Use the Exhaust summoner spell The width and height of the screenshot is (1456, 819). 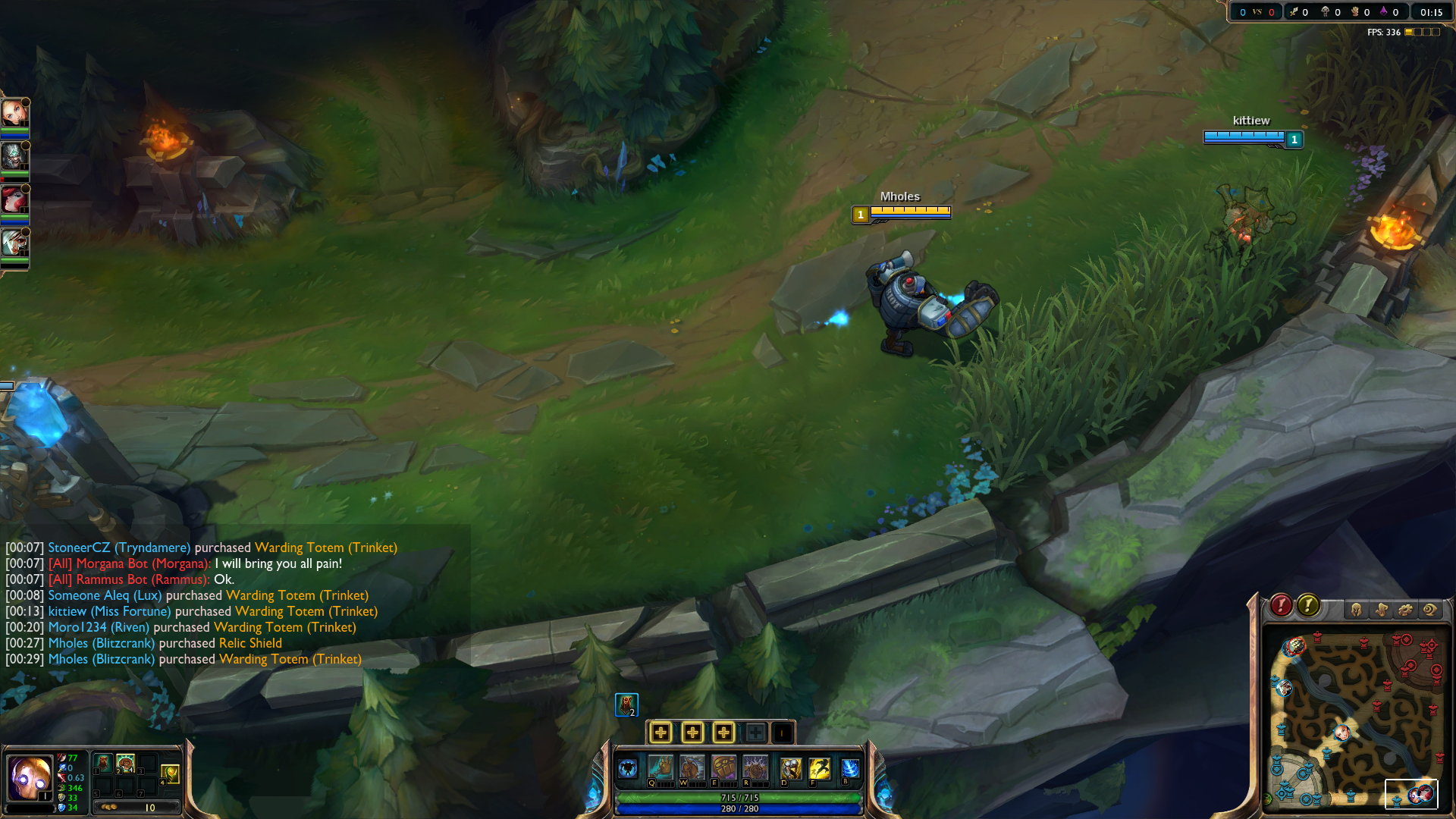coord(791,768)
